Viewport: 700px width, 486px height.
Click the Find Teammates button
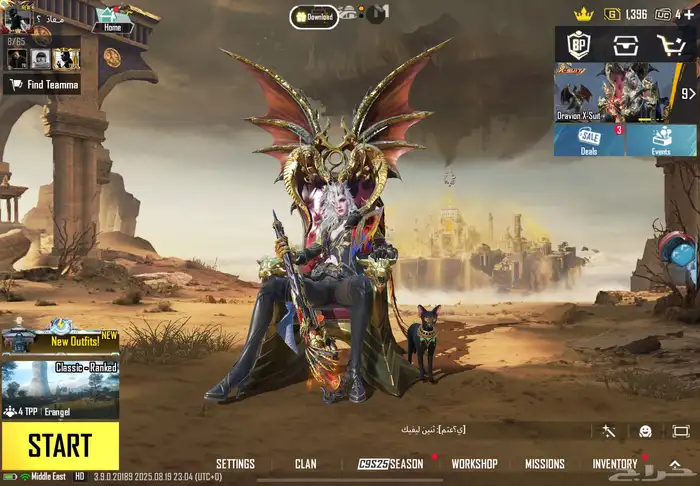[x=42, y=85]
